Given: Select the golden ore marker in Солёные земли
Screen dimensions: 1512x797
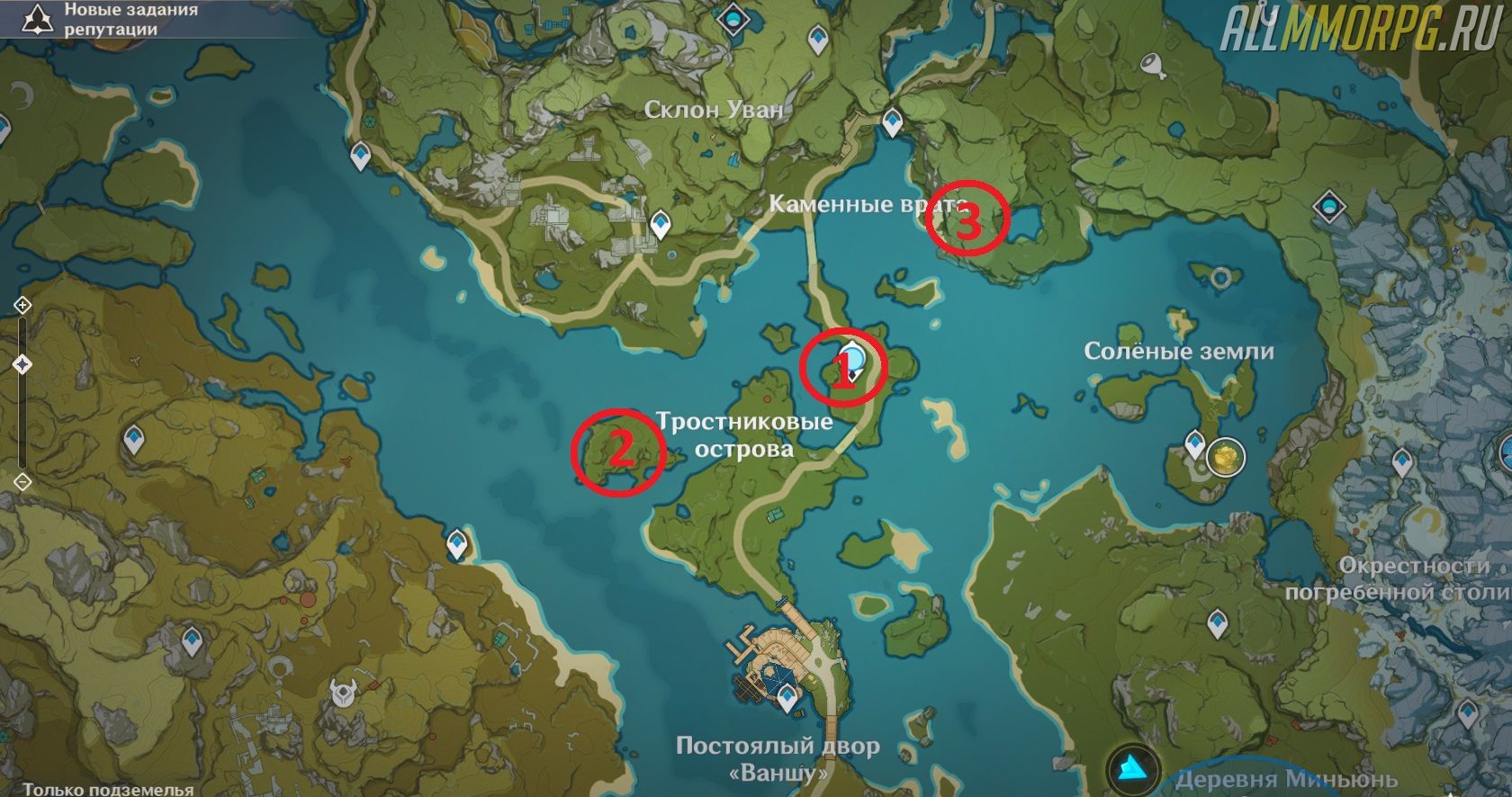Looking at the screenshot, I should (x=1224, y=457).
